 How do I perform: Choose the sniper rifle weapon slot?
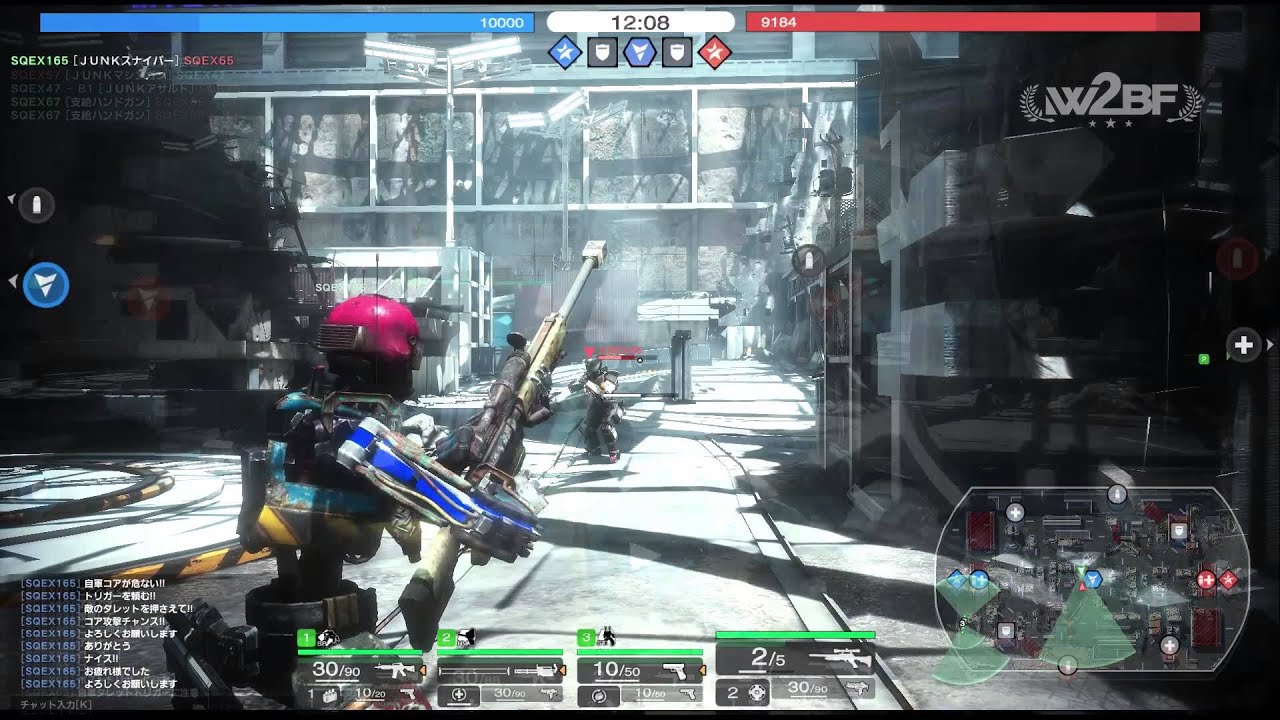click(x=795, y=658)
